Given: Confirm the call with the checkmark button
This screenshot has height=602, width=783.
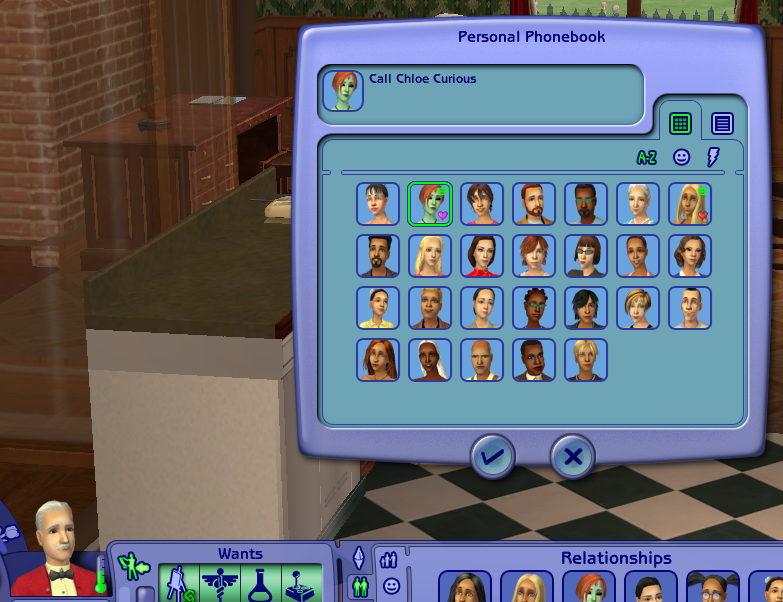Looking at the screenshot, I should tap(494, 458).
